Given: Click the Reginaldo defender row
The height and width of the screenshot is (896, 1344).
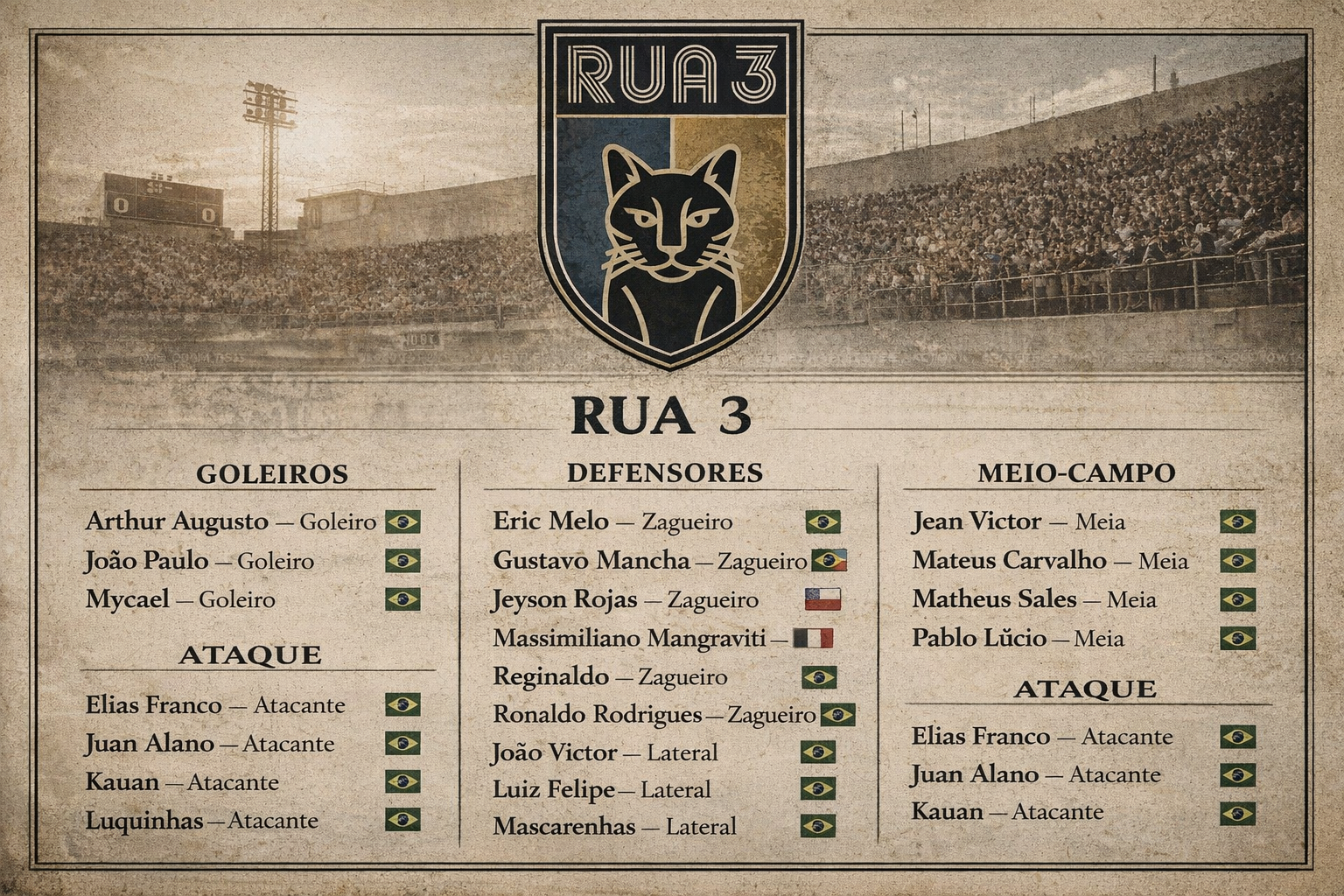Looking at the screenshot, I should (610, 676).
